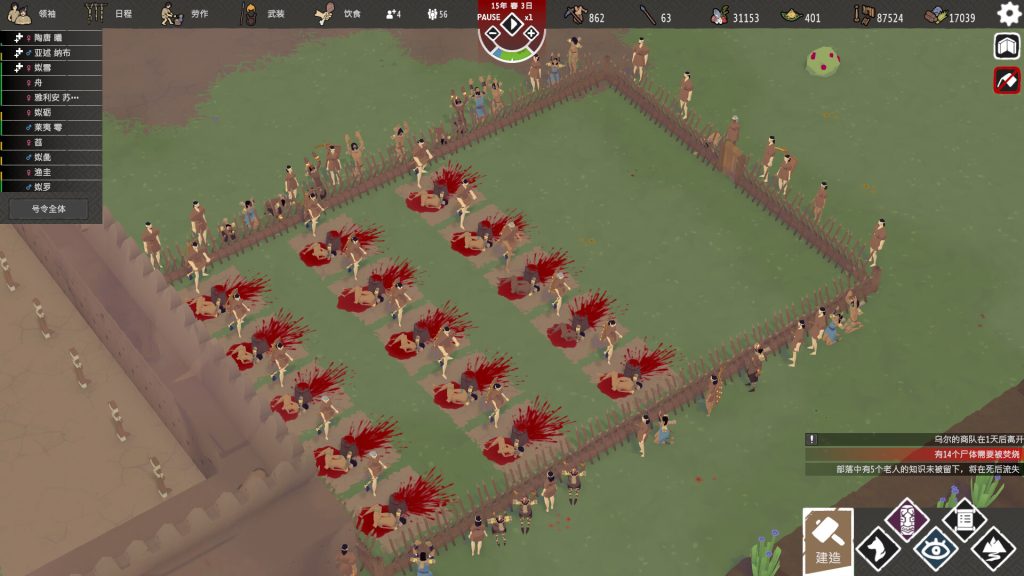
Task: Open the 饮食 (Diet) menu
Action: tap(338, 14)
